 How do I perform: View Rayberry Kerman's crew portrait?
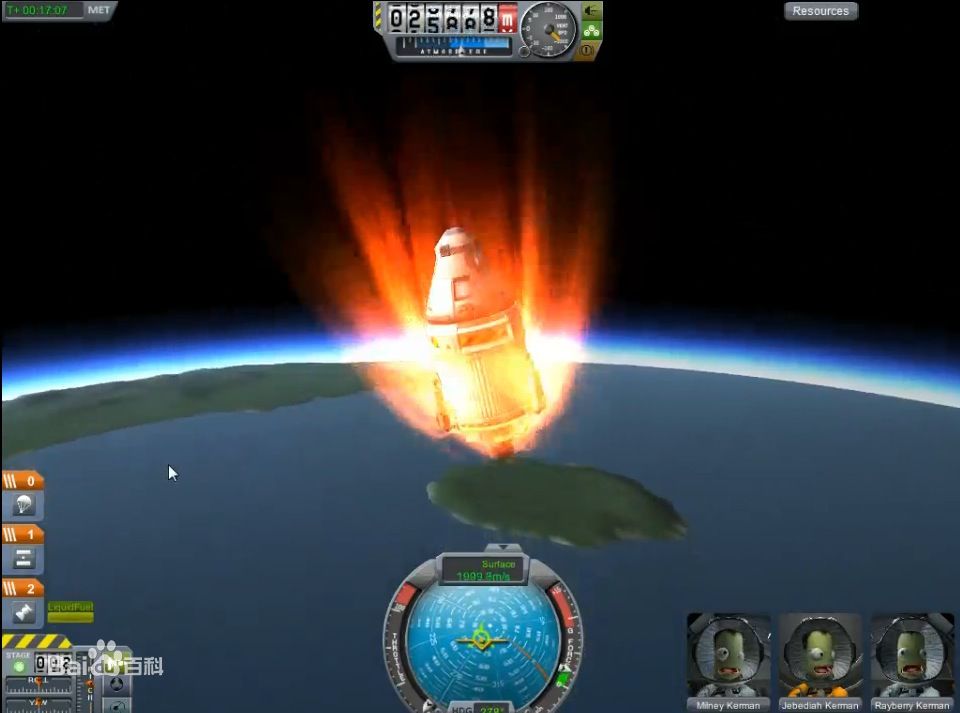pos(912,655)
